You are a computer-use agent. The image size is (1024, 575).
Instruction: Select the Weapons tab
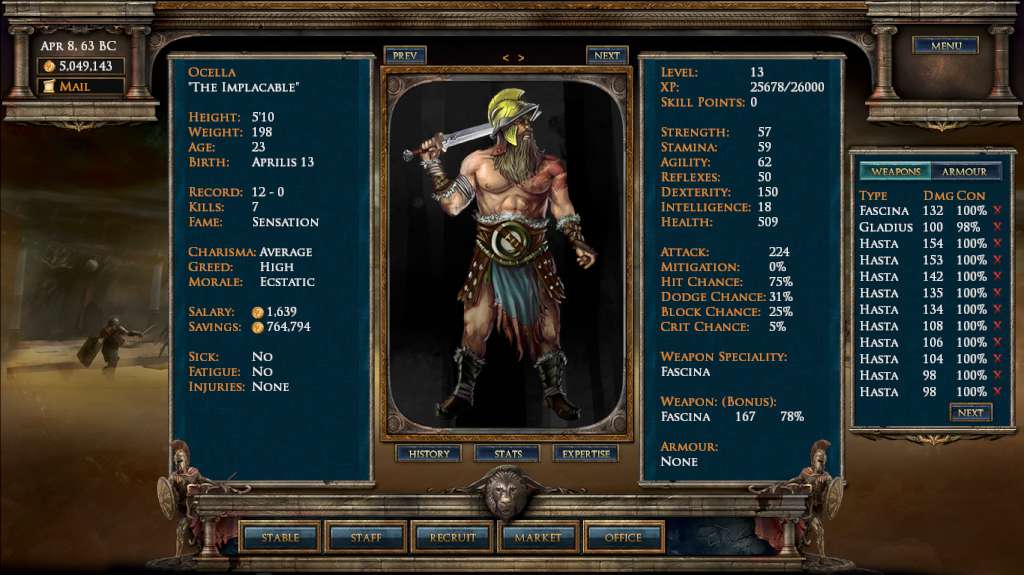click(895, 171)
